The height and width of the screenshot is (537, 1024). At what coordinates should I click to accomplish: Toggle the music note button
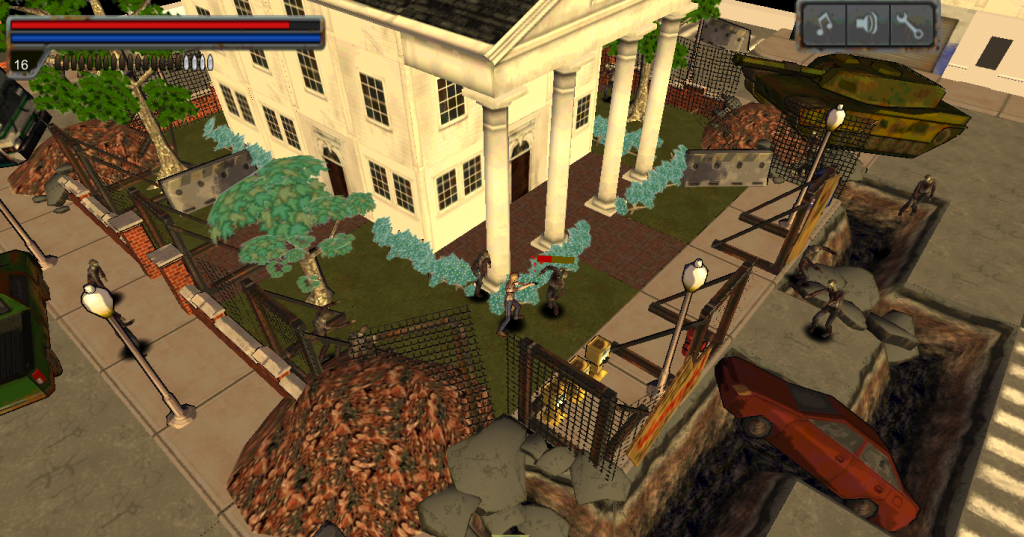(825, 25)
